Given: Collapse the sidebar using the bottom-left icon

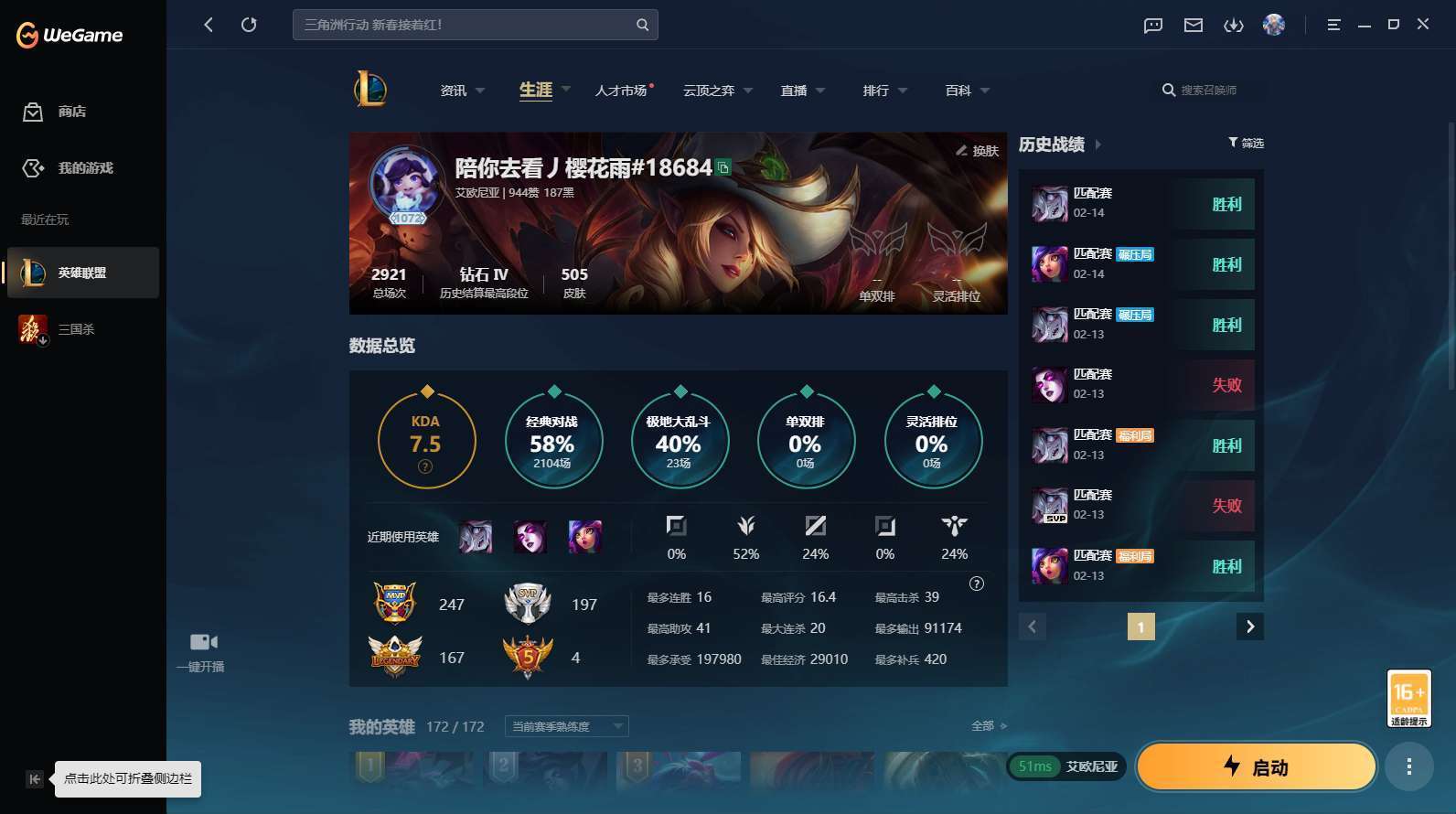Looking at the screenshot, I should point(34,778).
